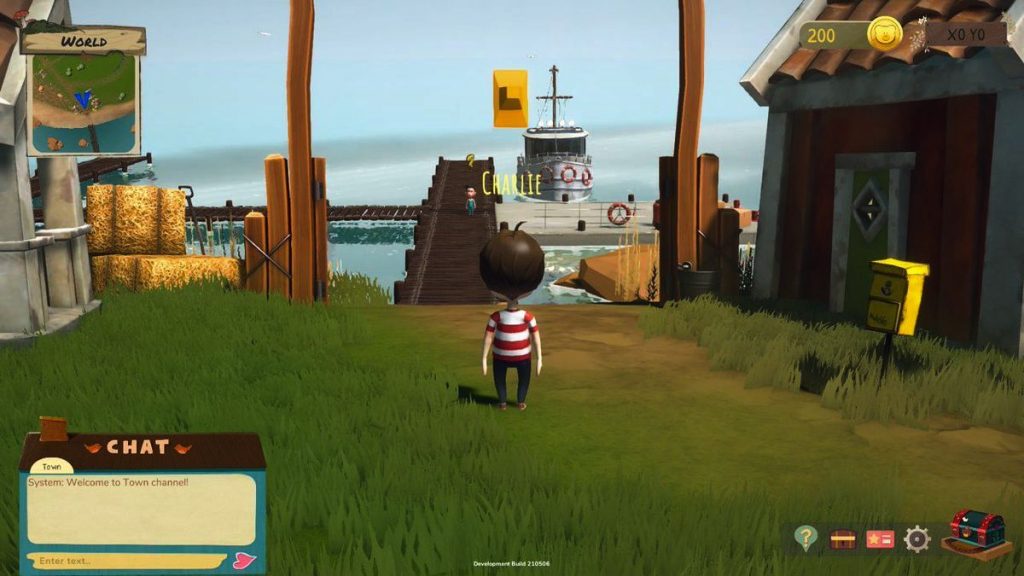Click the chat message log area
The width and height of the screenshot is (1024, 576).
click(141, 510)
